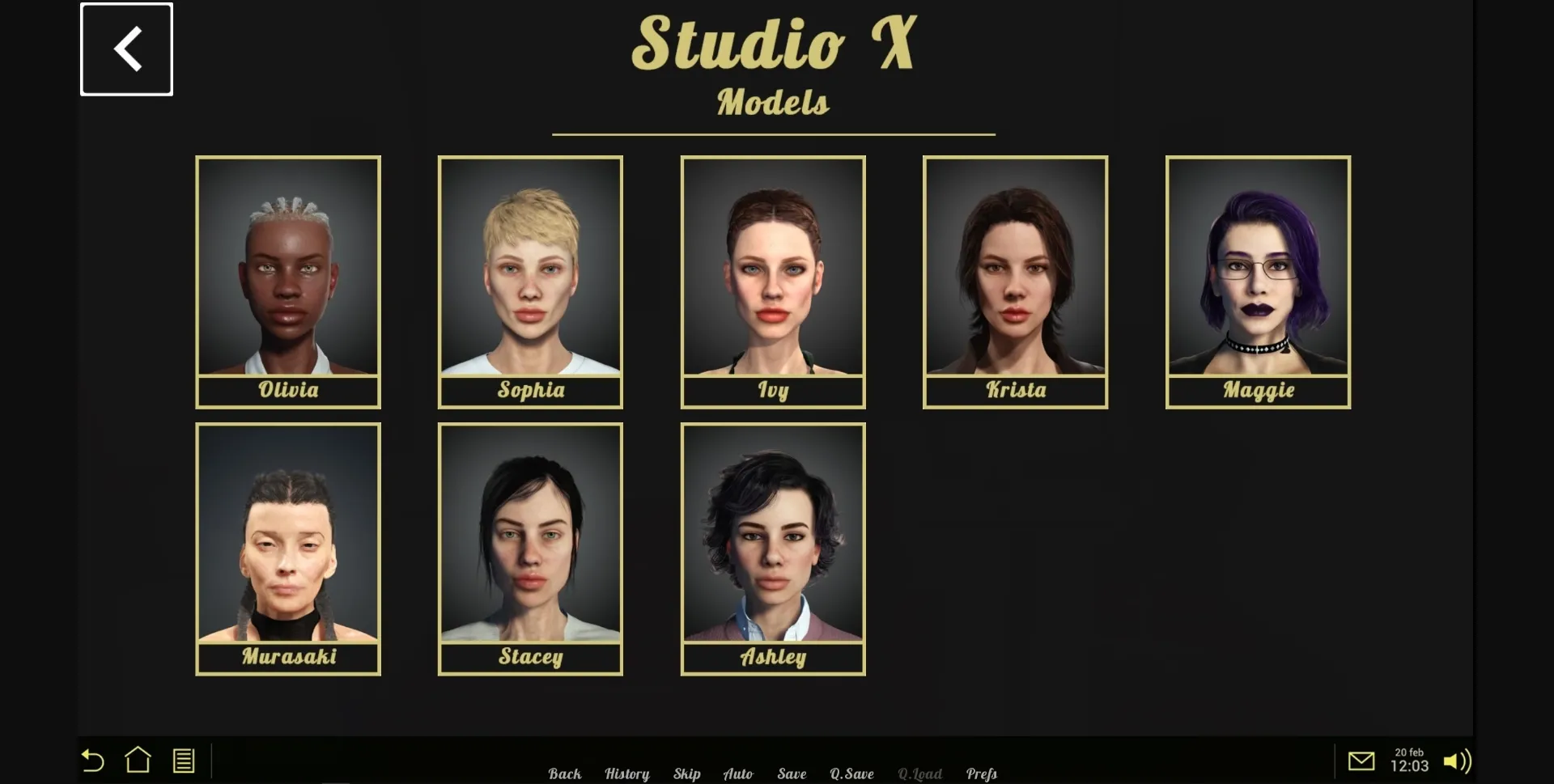Open the Save screen
The height and width of the screenshot is (784, 1554).
point(792,773)
